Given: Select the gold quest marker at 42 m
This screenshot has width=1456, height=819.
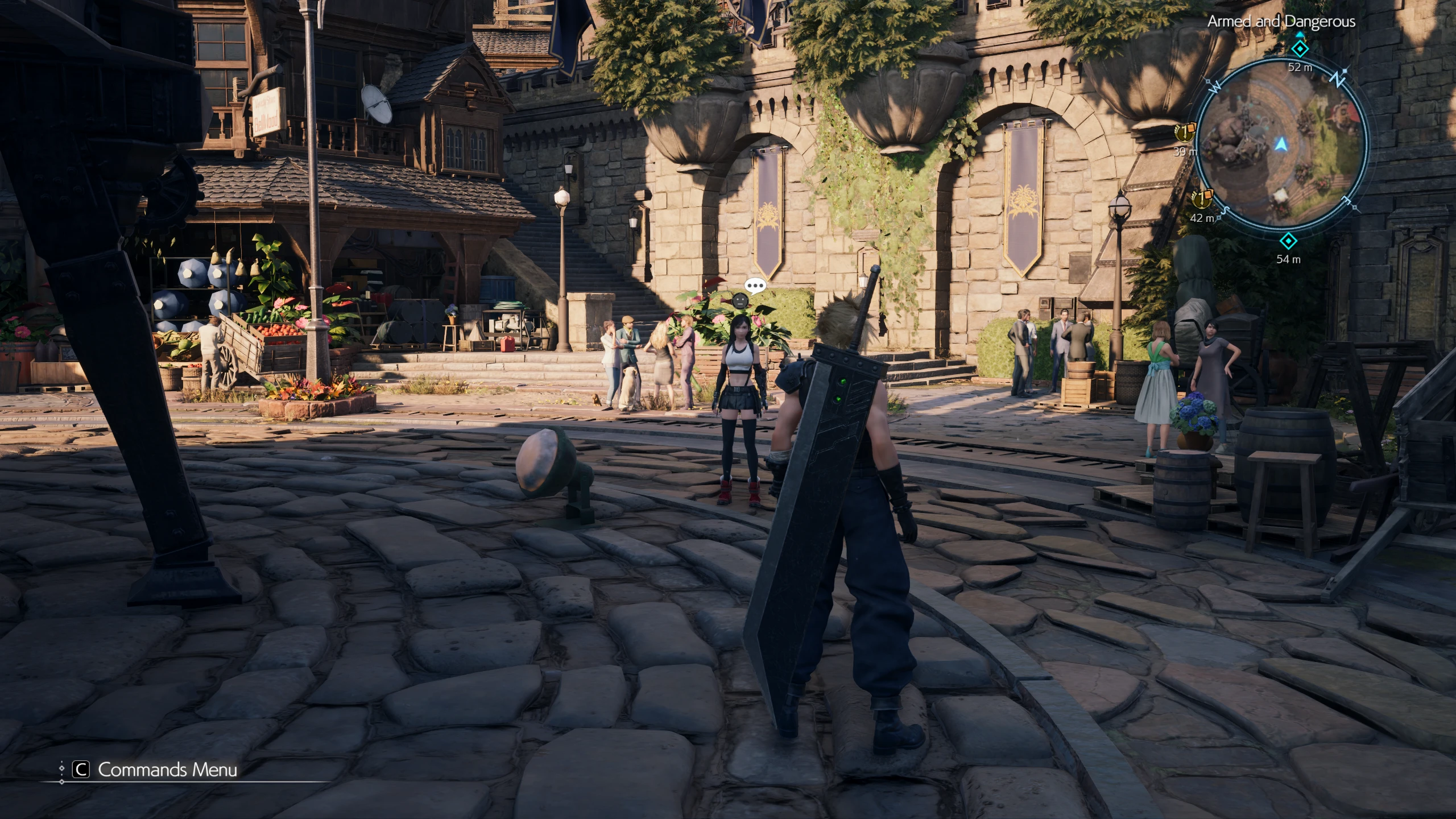Looking at the screenshot, I should pos(1201,198).
